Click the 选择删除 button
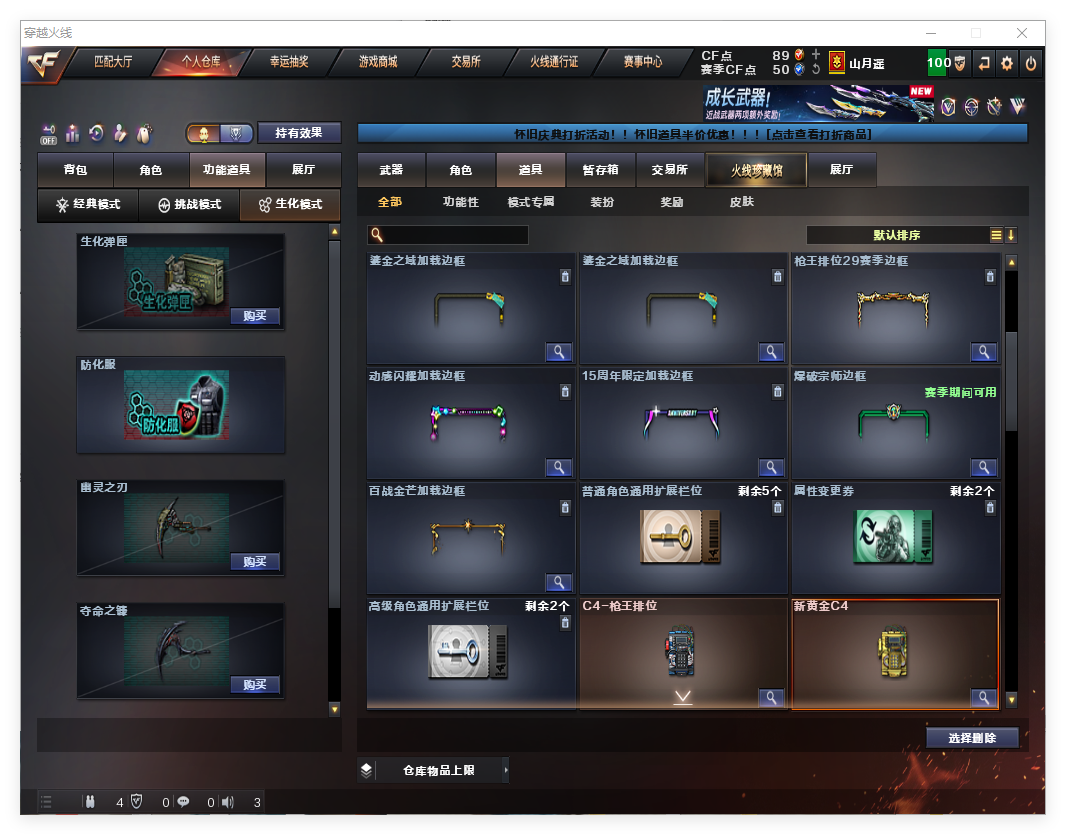1066x835 pixels. [x=971, y=738]
